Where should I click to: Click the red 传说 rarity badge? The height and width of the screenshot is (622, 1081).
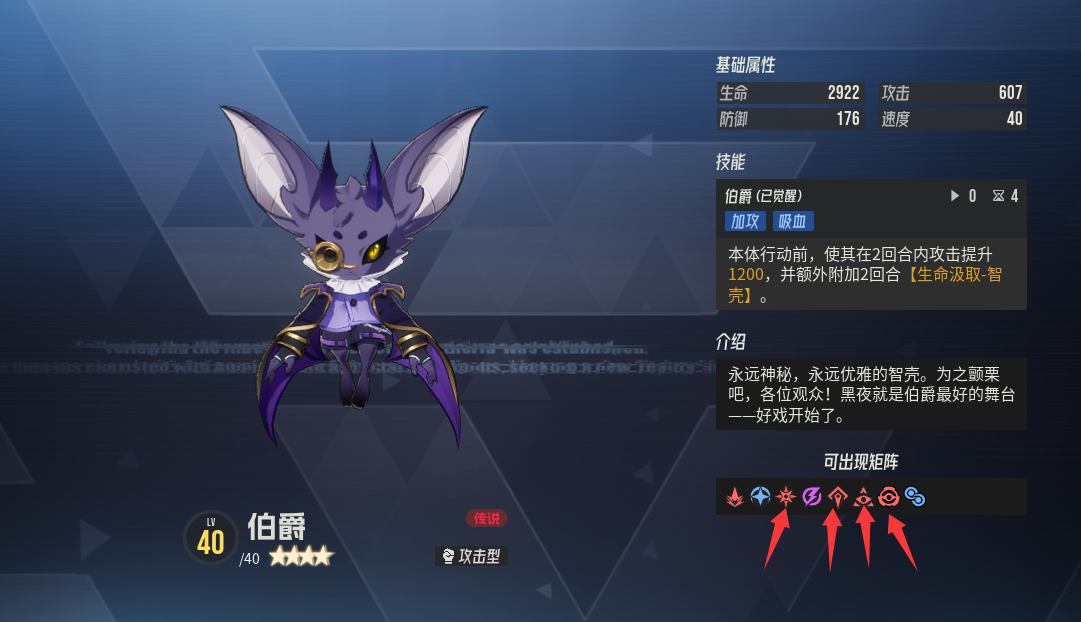(487, 518)
